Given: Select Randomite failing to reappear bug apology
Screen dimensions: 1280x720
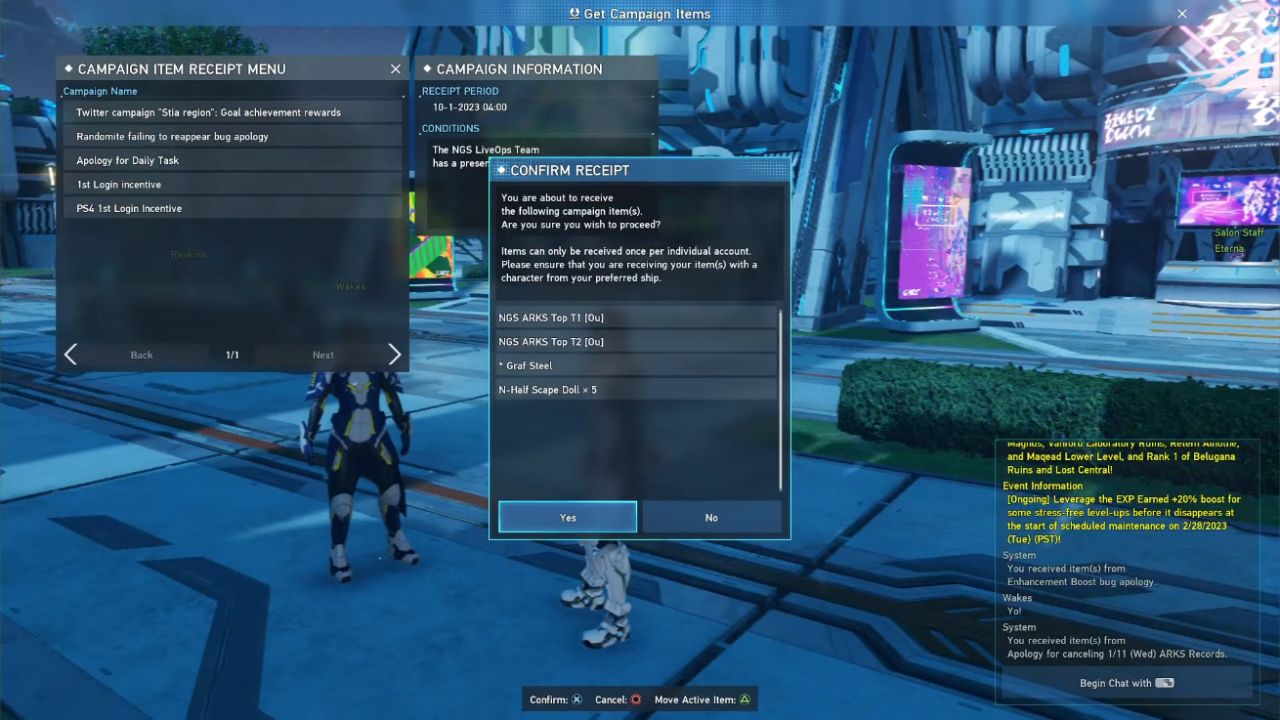Looking at the screenshot, I should pos(232,136).
